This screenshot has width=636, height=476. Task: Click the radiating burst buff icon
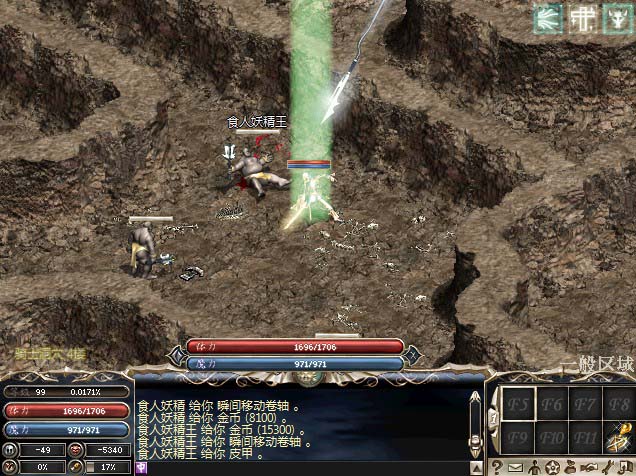(x=547, y=18)
